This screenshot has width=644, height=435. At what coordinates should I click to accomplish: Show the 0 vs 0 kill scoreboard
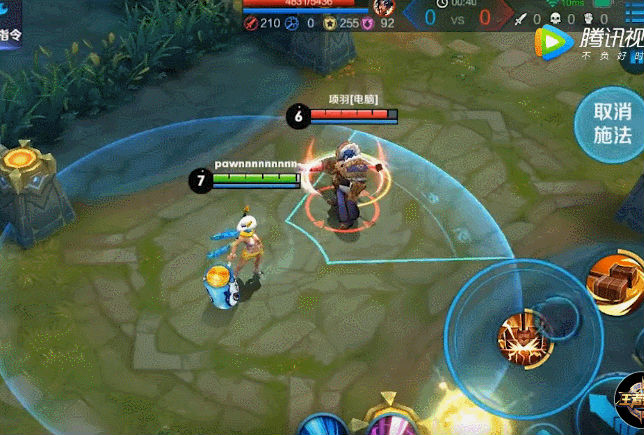click(457, 17)
